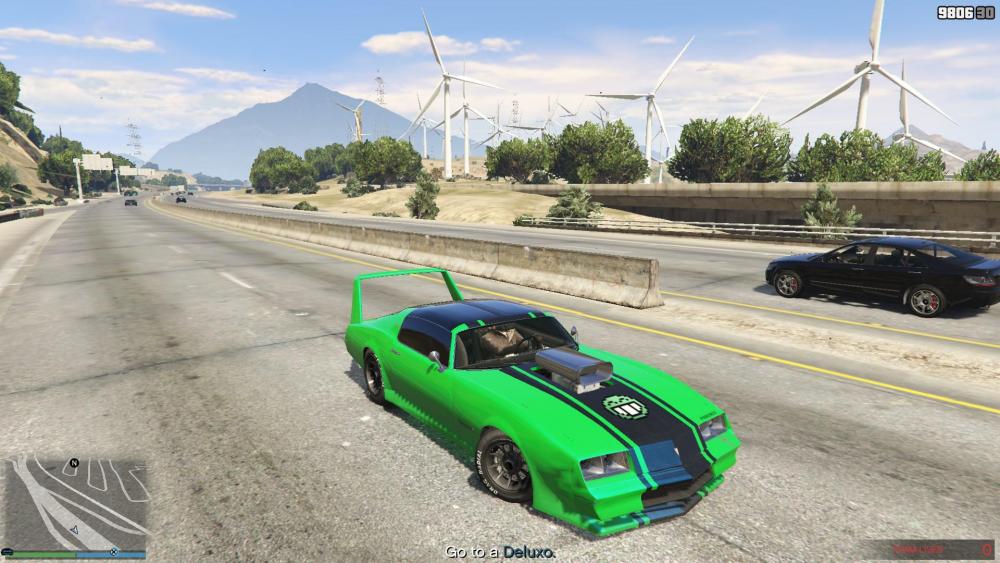
Task: Select the player arrow on the minimap
Action: click(75, 530)
